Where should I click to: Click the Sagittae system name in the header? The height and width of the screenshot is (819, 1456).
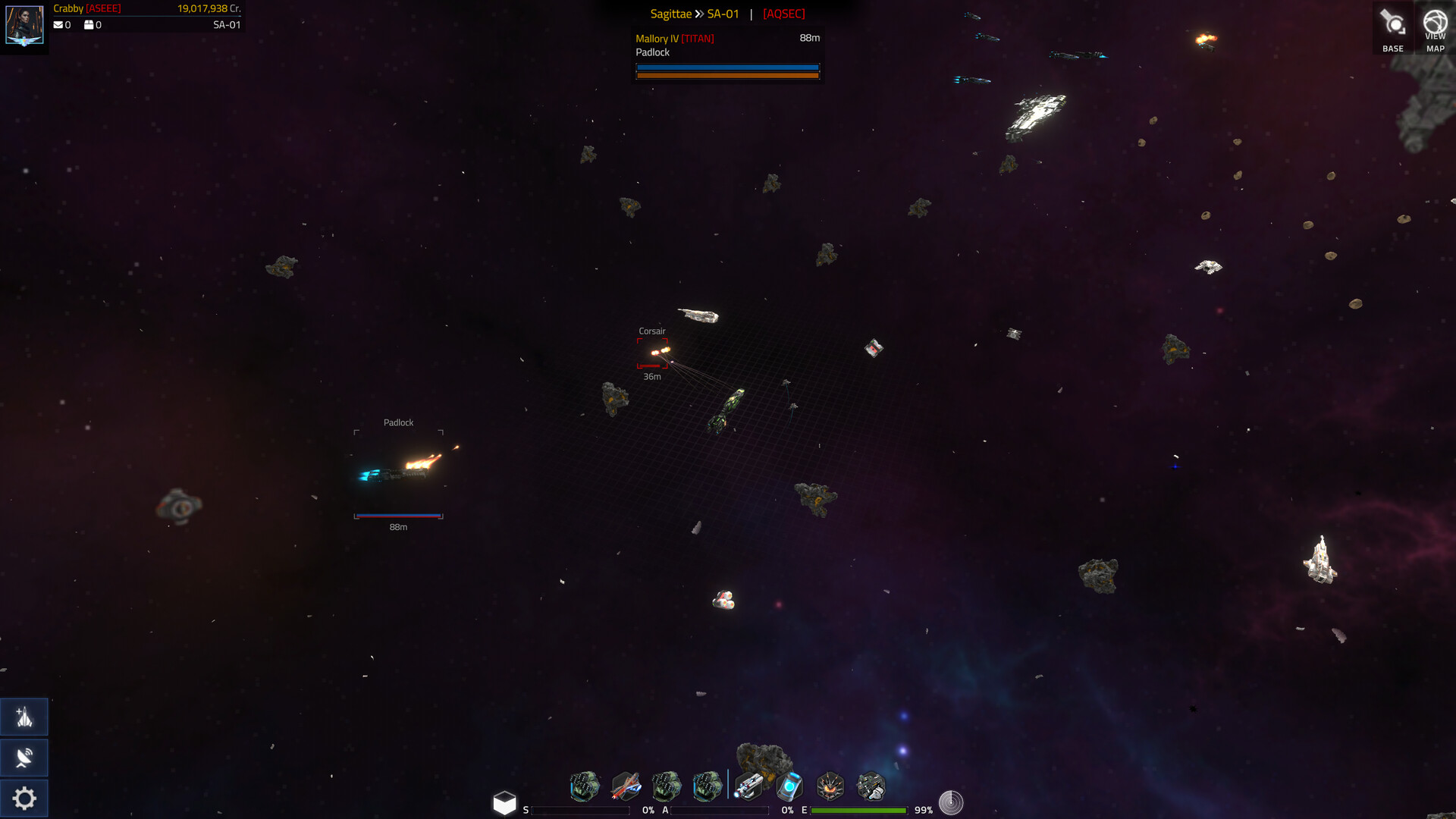[670, 13]
